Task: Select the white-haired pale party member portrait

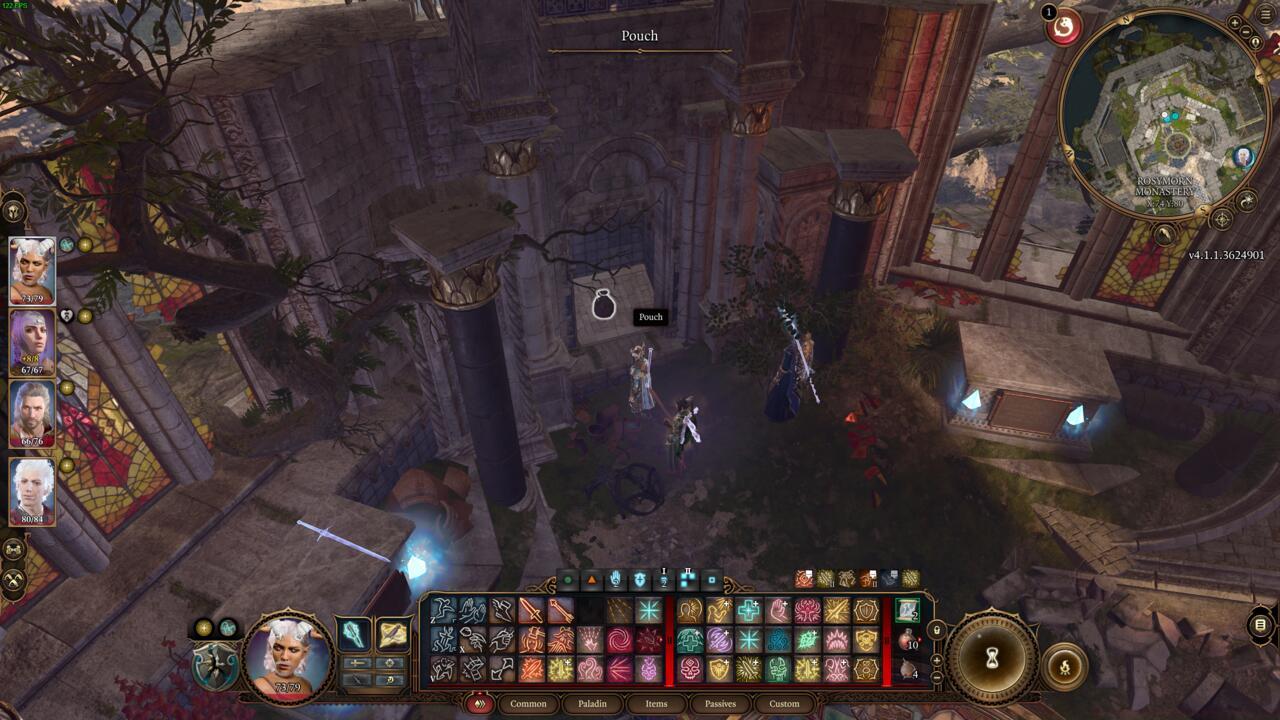Action: pyautogui.click(x=32, y=490)
